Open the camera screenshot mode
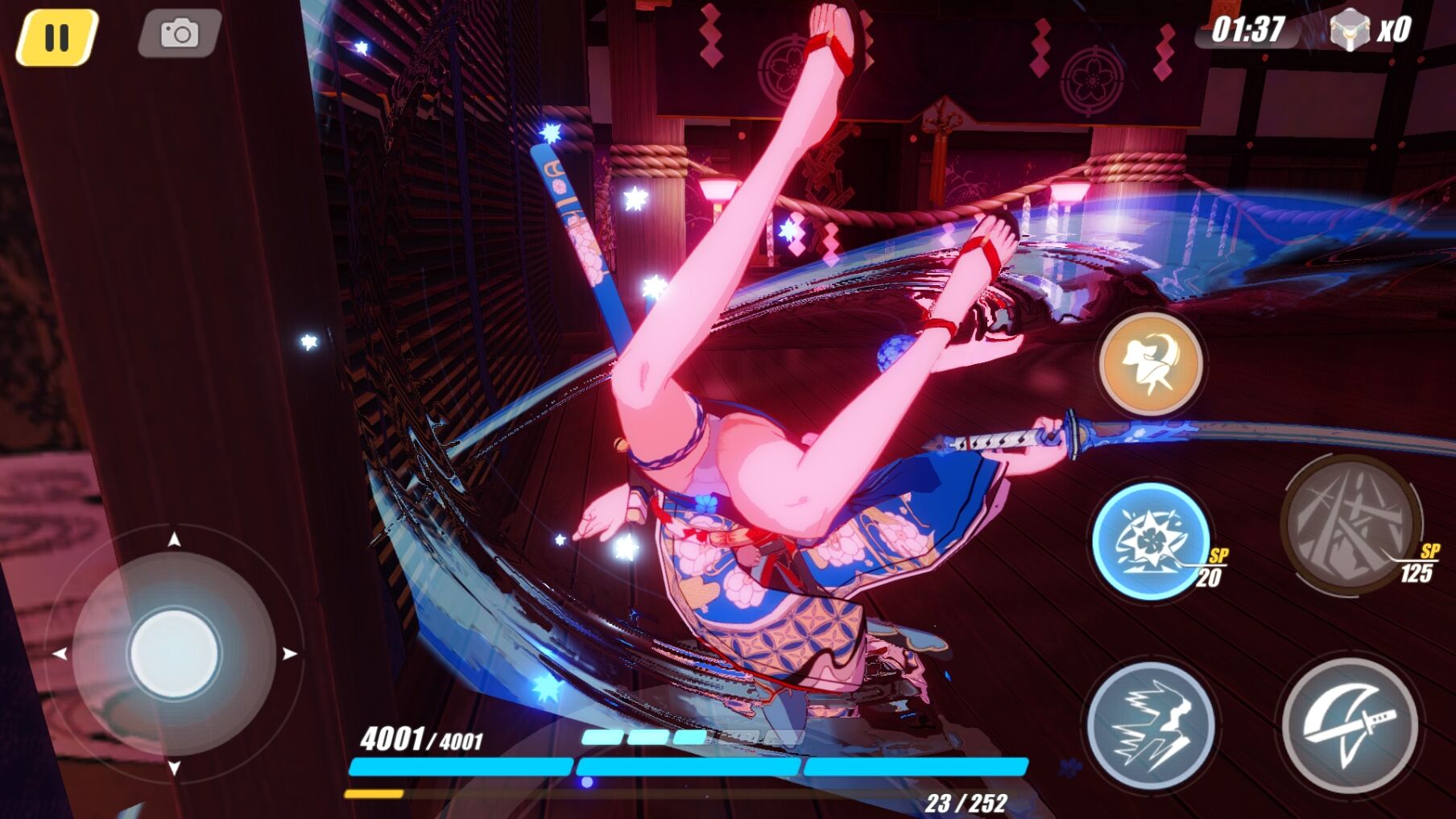1456x819 pixels. [180, 34]
